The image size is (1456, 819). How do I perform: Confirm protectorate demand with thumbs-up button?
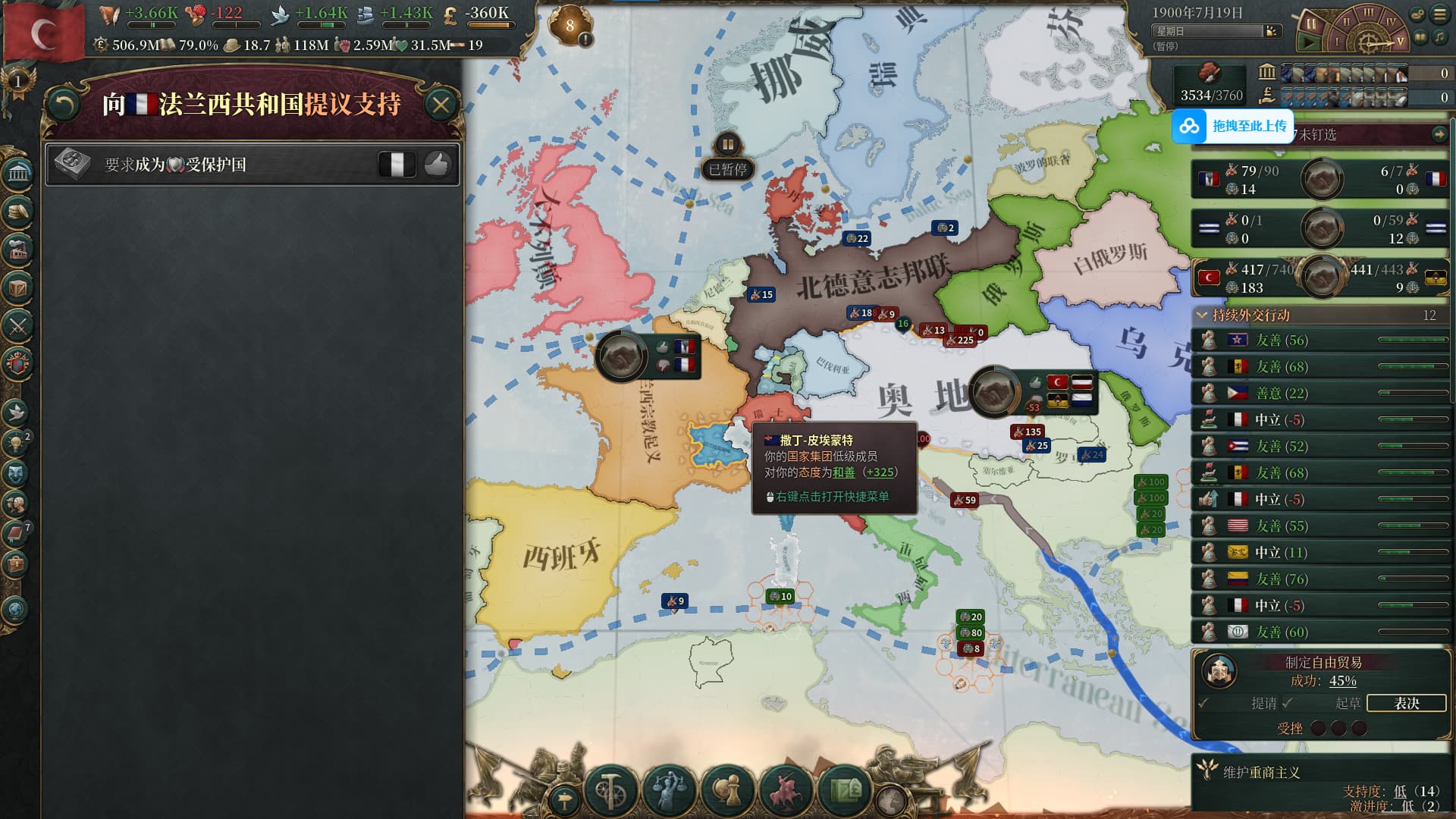(437, 164)
